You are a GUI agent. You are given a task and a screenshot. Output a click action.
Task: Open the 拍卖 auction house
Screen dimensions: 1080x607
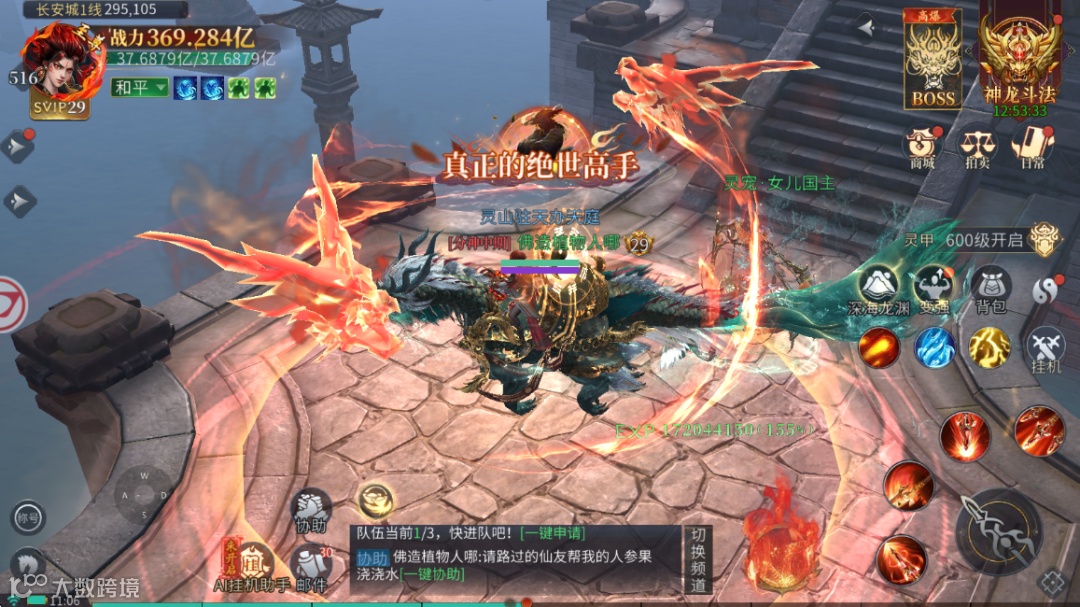pos(977,147)
